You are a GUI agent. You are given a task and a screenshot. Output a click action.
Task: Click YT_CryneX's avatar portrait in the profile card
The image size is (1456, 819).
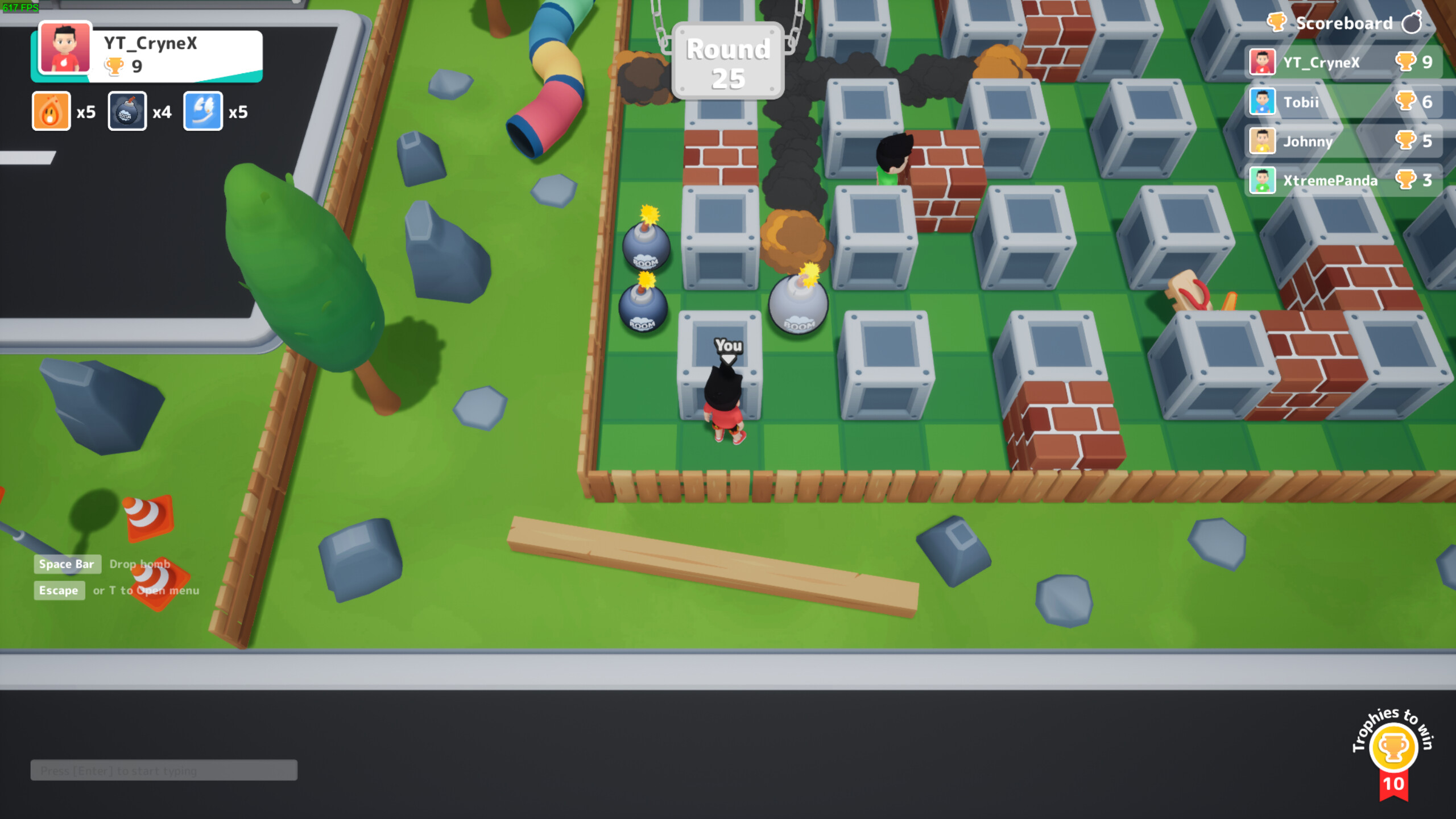coord(64,51)
